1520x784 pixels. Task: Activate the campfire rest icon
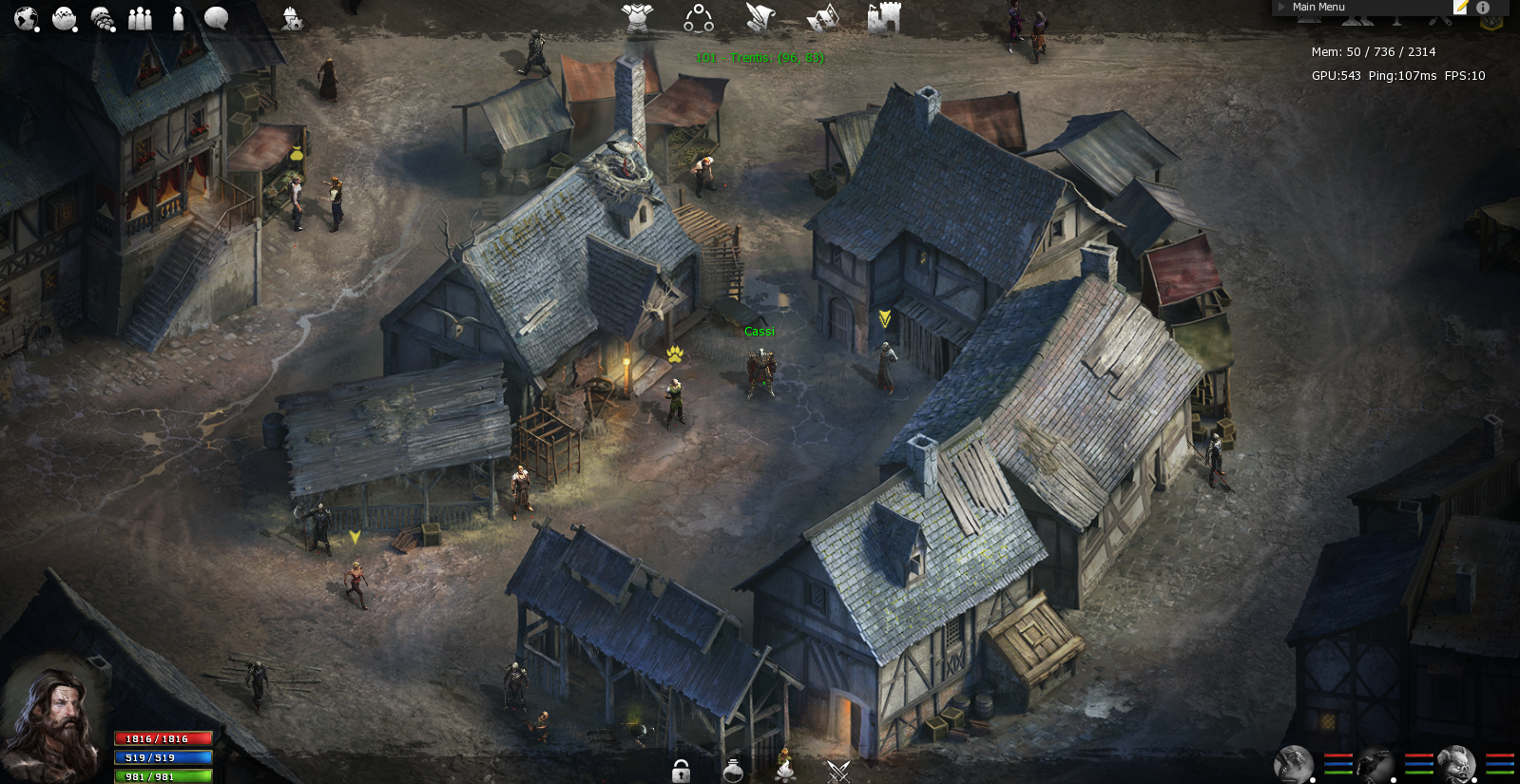tap(785, 766)
